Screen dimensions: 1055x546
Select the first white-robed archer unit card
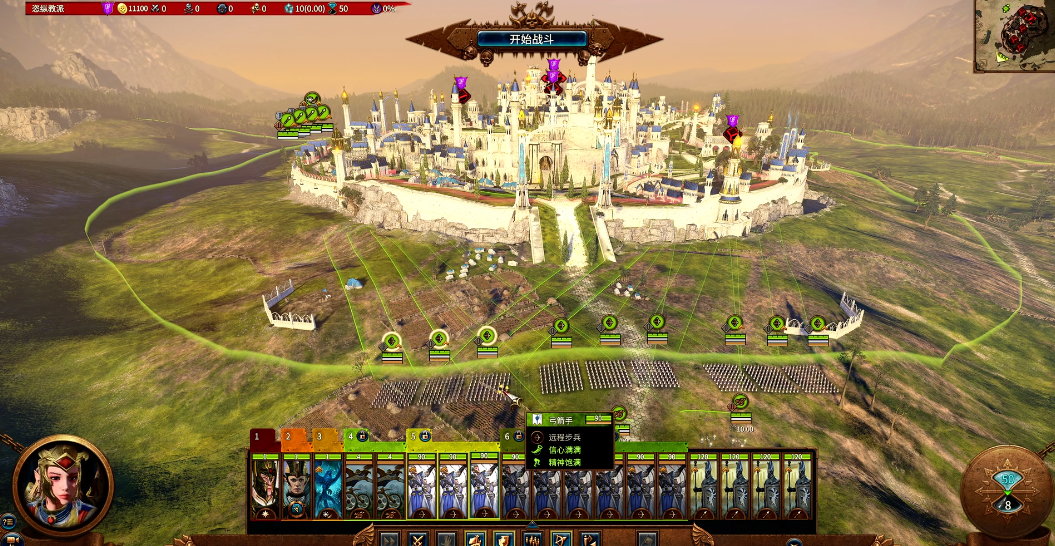[420, 489]
